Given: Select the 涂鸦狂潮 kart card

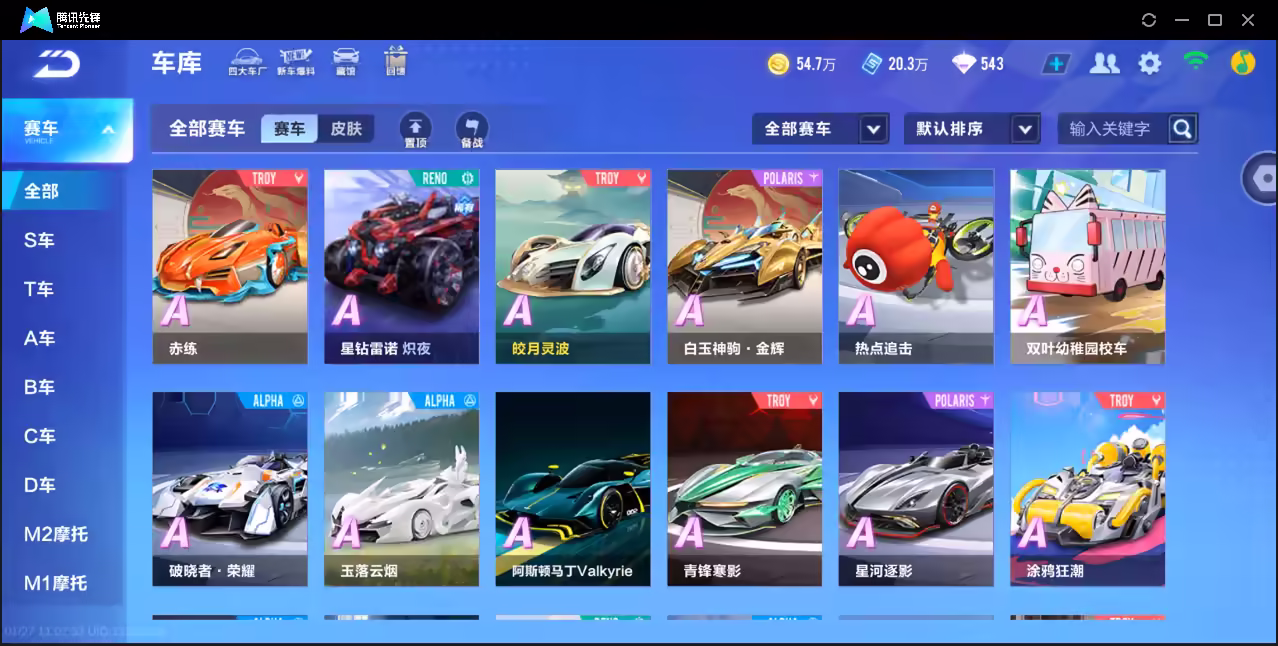Looking at the screenshot, I should [1087, 488].
